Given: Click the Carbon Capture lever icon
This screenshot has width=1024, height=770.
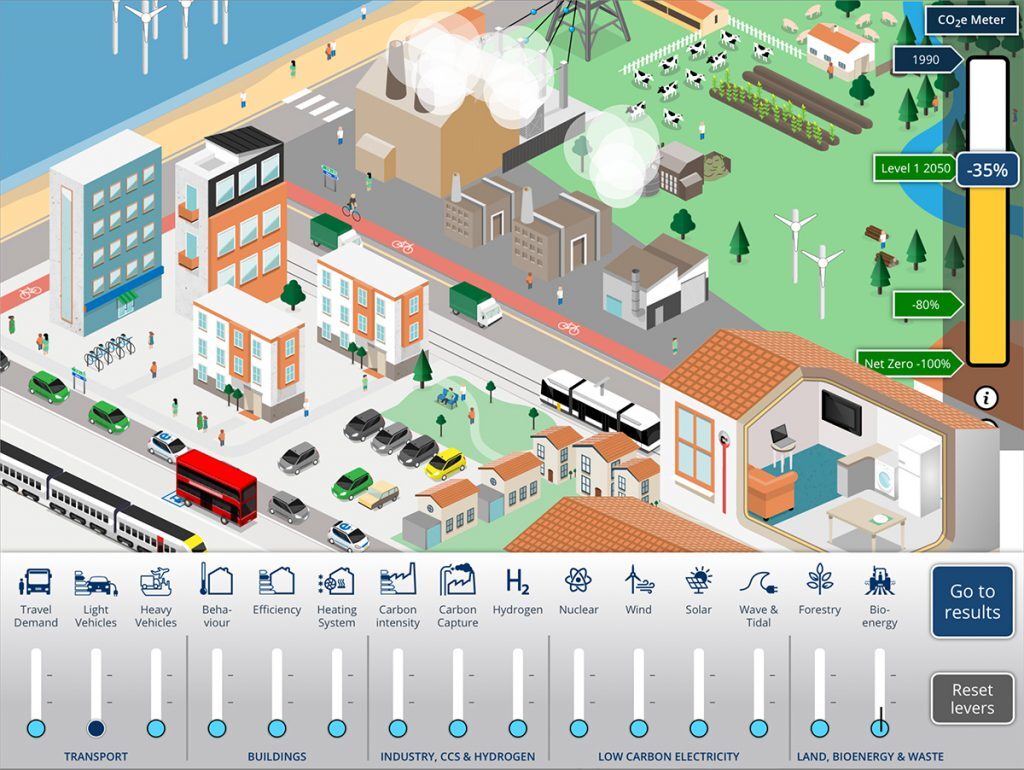Looking at the screenshot, I should 457,580.
